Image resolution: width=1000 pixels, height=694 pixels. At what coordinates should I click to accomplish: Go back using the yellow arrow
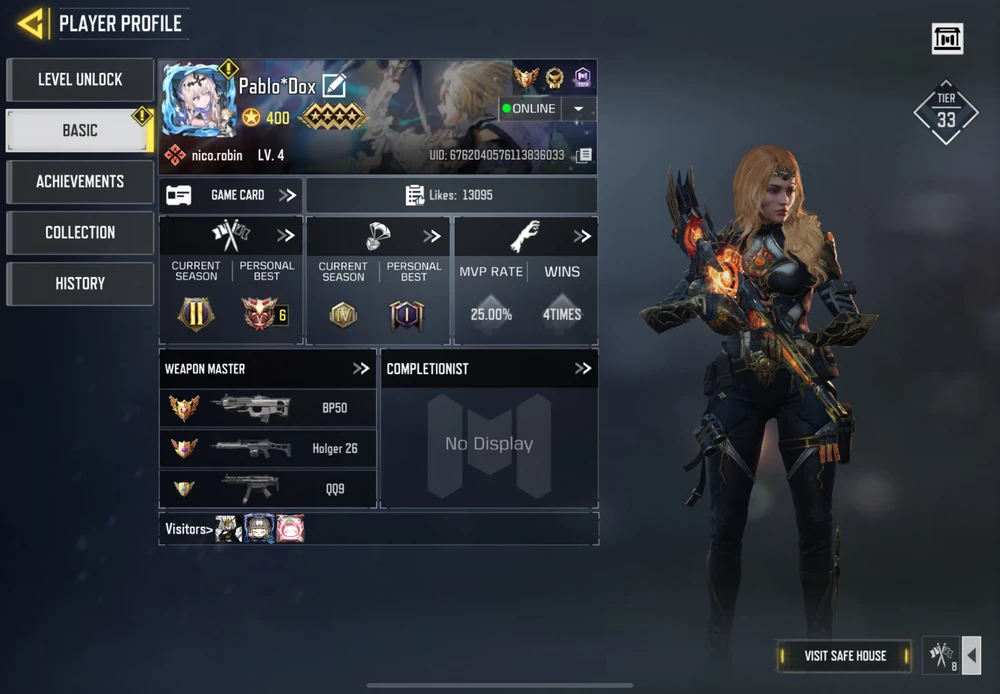click(x=31, y=23)
